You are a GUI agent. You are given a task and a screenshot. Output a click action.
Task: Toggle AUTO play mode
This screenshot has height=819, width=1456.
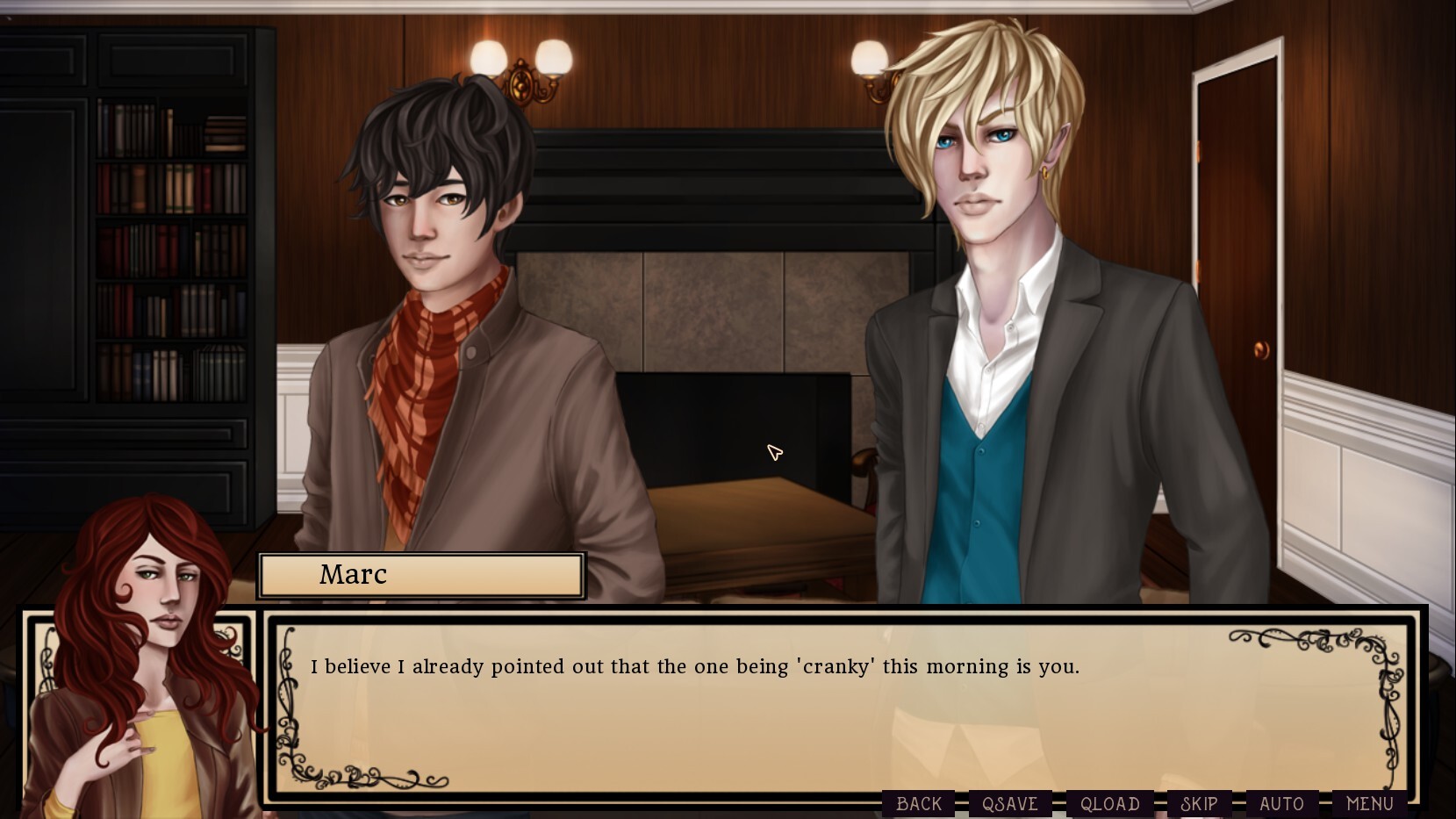1282,803
